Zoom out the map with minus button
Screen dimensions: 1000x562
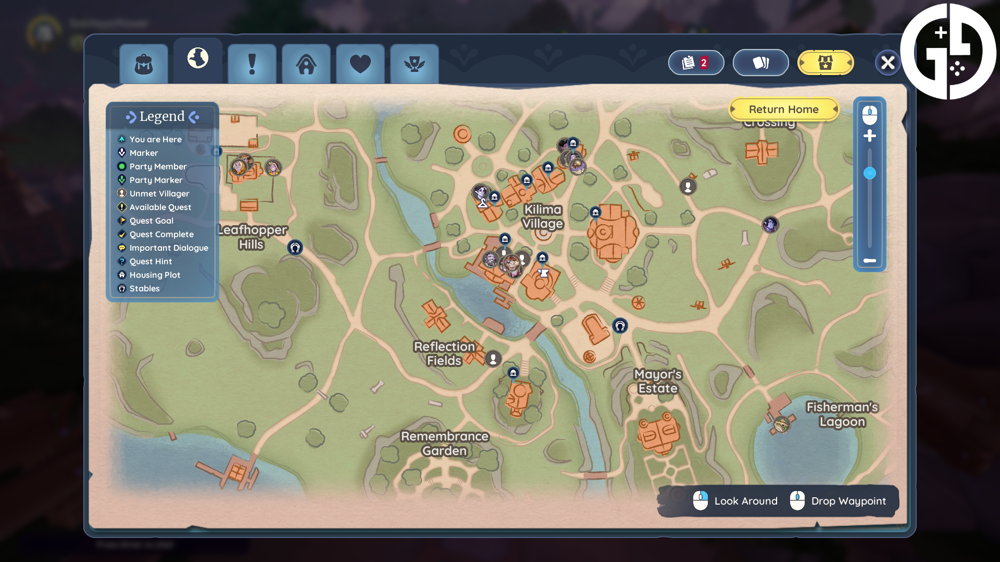coord(869,261)
